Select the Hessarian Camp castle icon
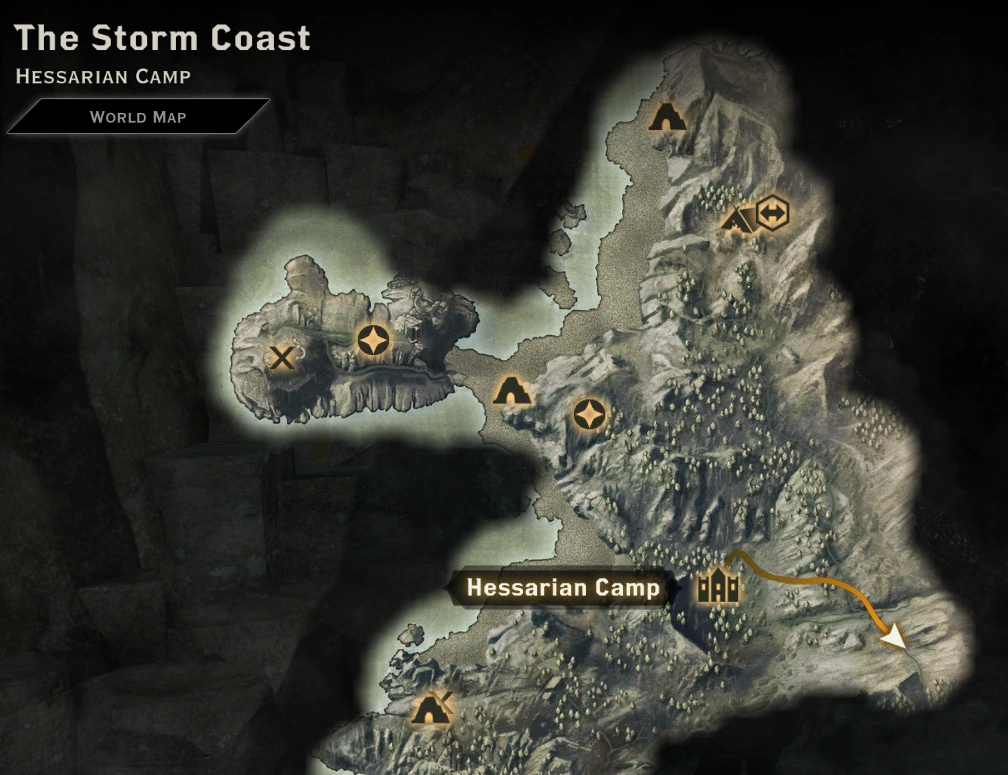 [x=719, y=587]
